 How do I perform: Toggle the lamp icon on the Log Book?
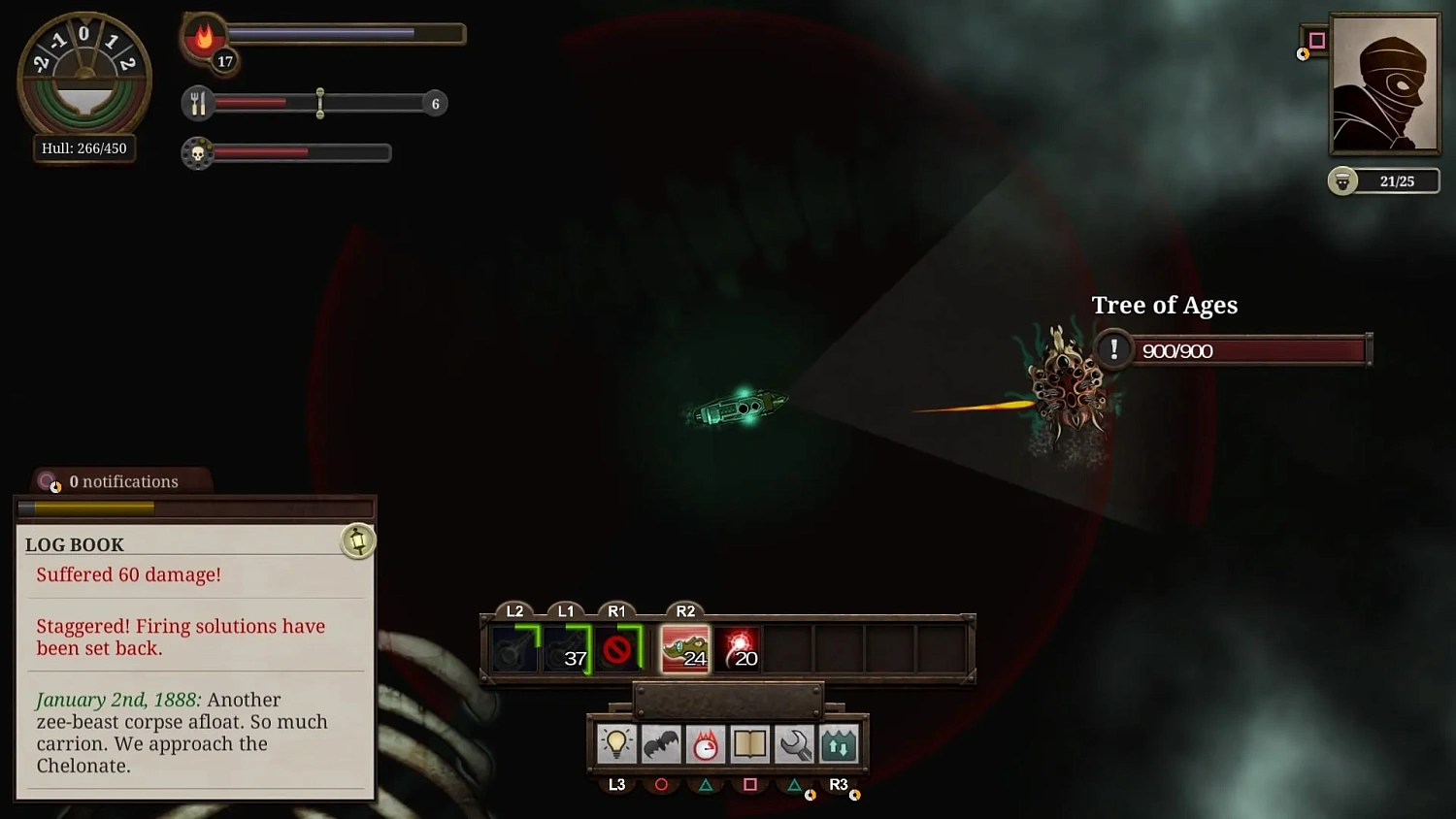click(x=357, y=541)
